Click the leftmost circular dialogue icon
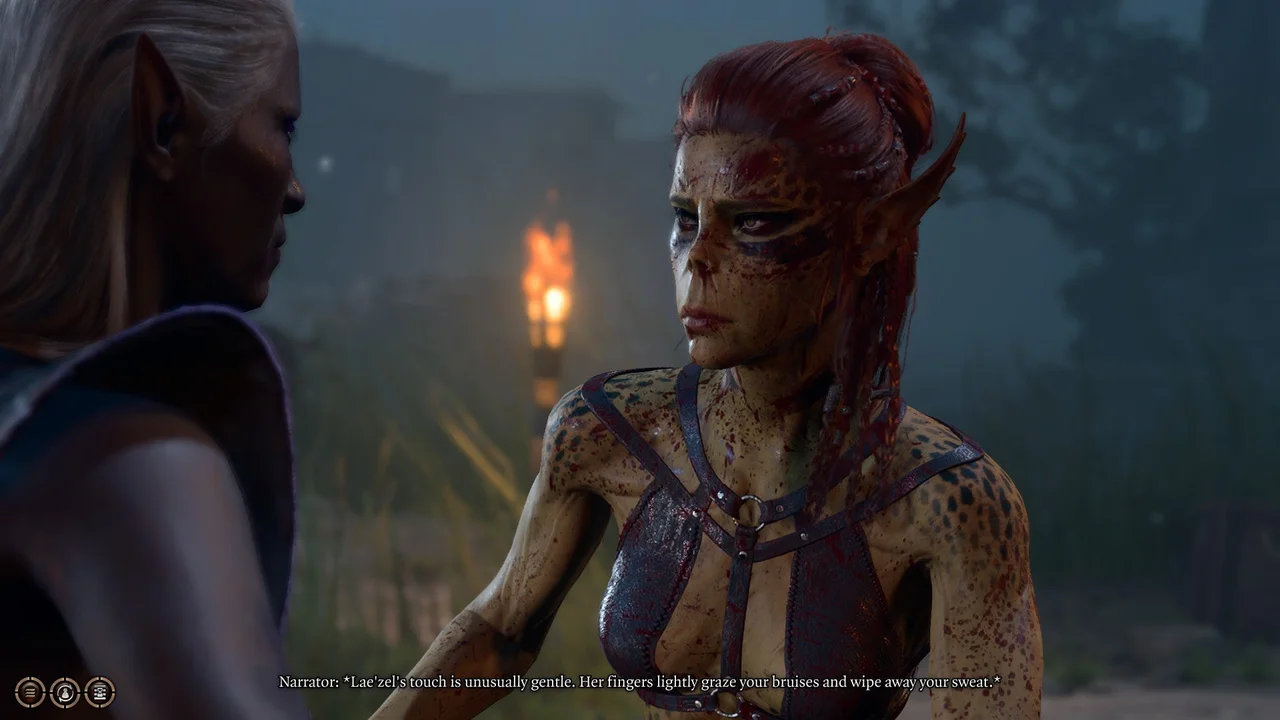This screenshot has height=720, width=1280. tap(30, 692)
